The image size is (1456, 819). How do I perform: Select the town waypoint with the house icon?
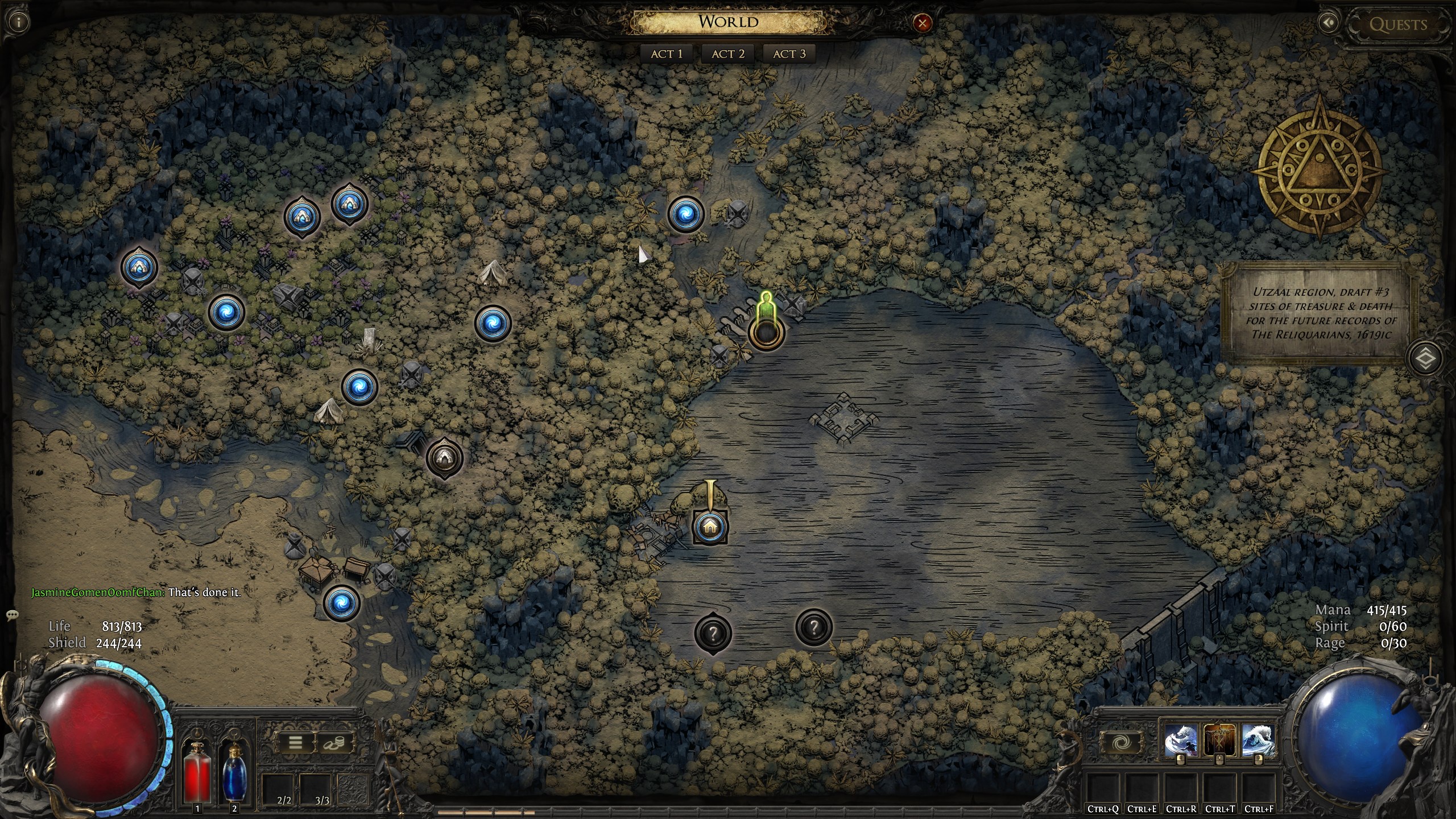pyautogui.click(x=710, y=527)
